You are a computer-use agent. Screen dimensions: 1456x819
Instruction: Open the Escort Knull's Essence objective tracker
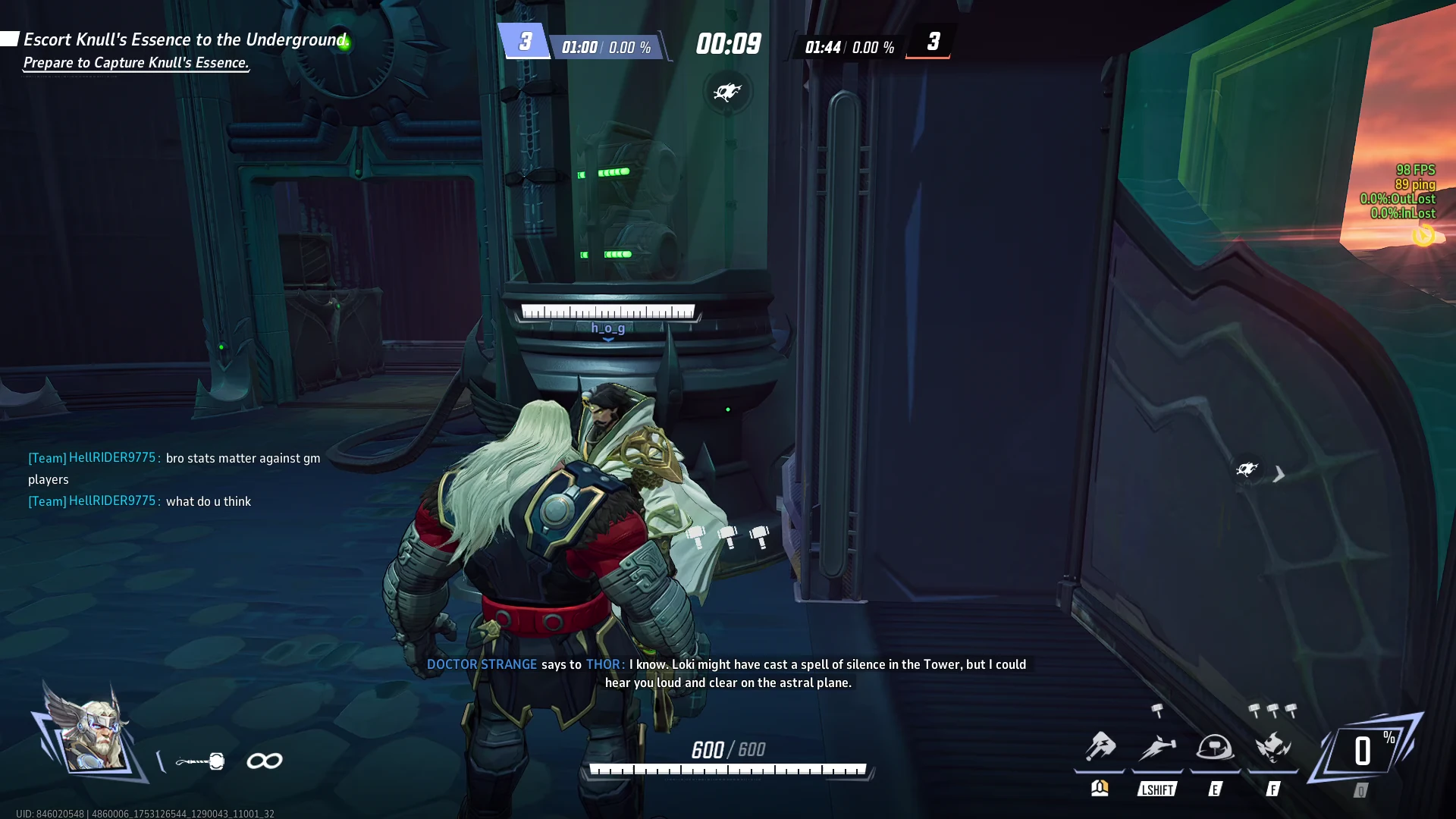[x=185, y=39]
